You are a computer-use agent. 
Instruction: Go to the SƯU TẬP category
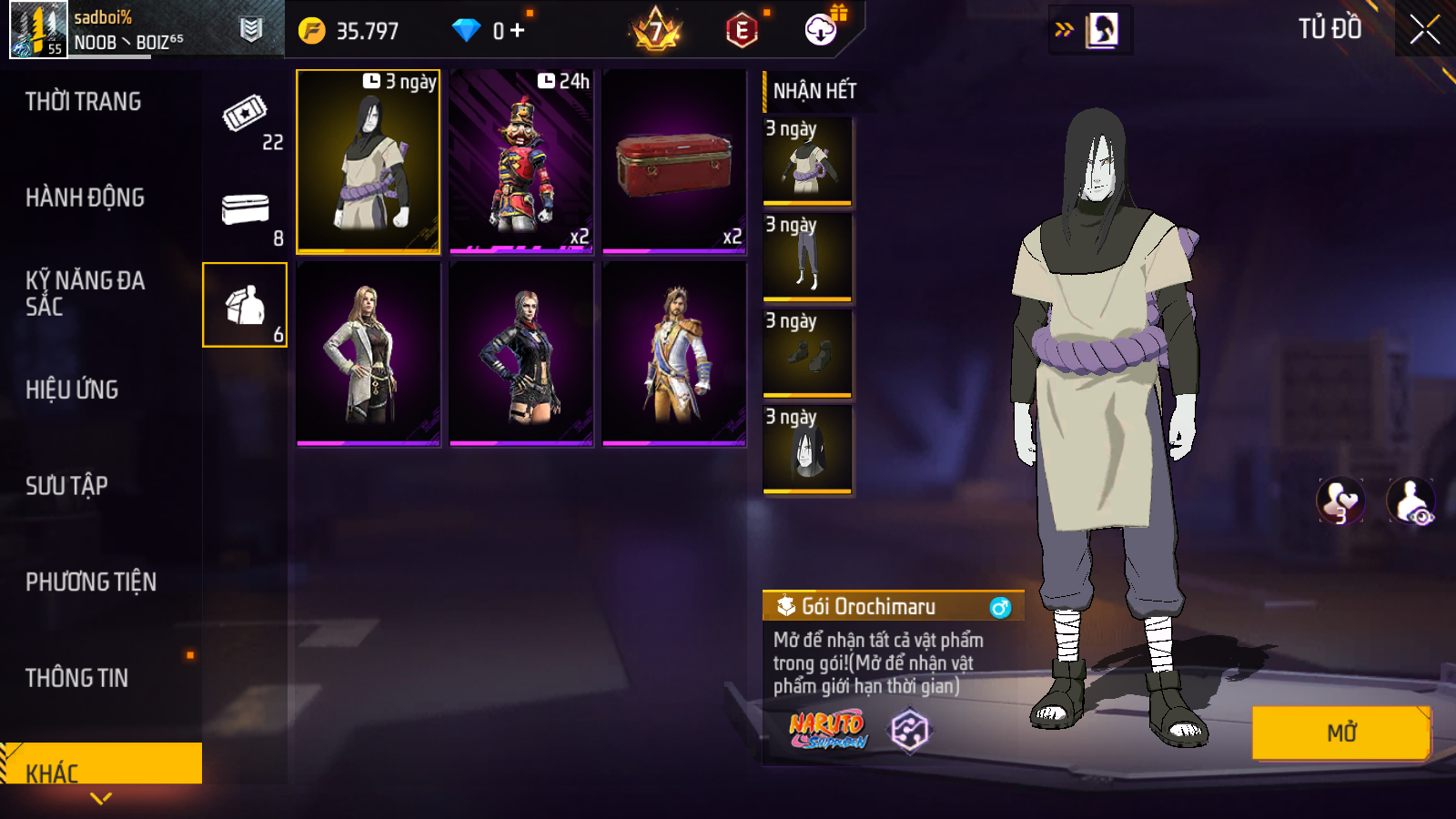pyautogui.click(x=66, y=486)
